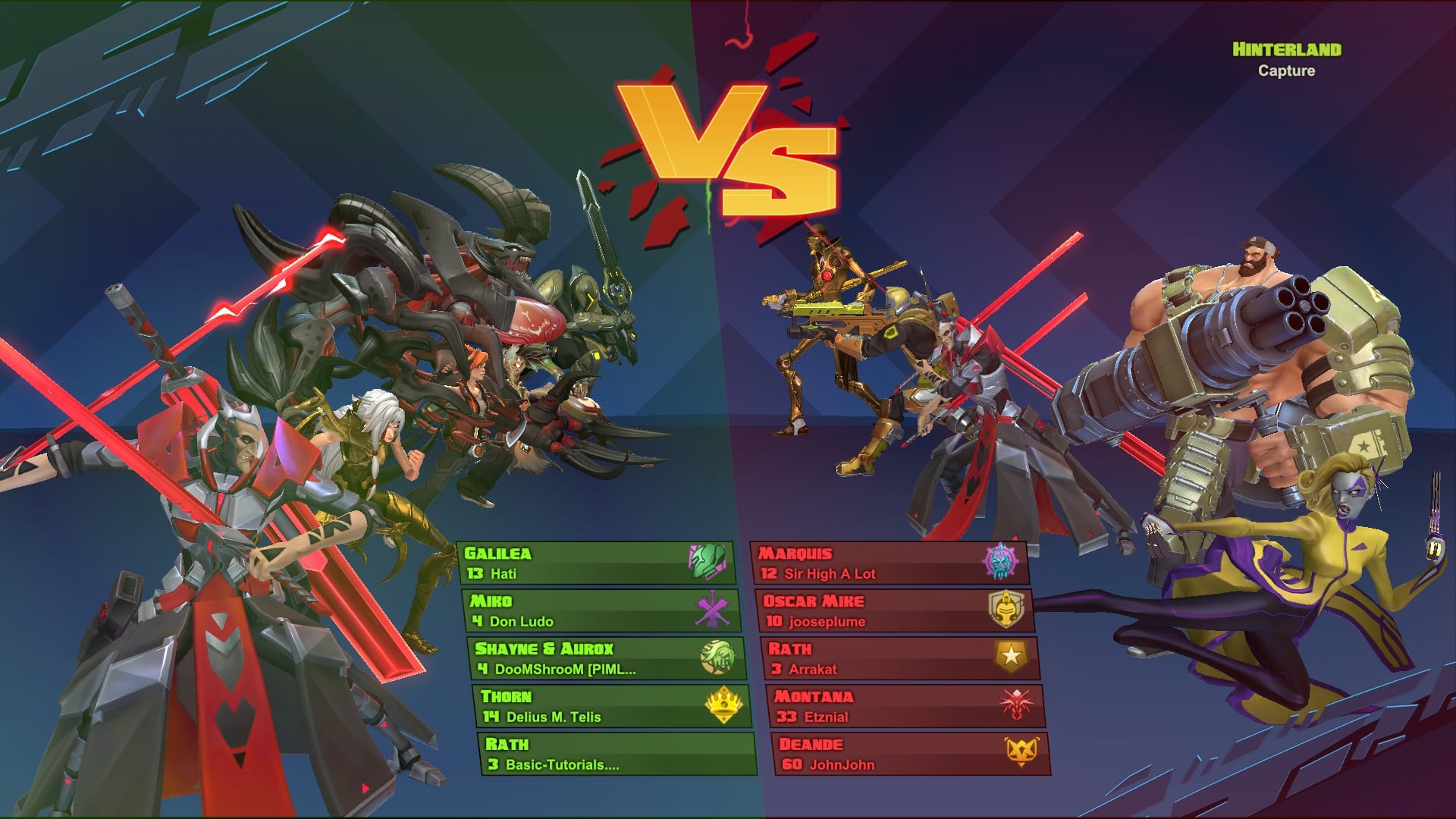Click the gold star badge on Arrakat's row
Image resolution: width=1456 pixels, height=819 pixels.
[x=1011, y=656]
